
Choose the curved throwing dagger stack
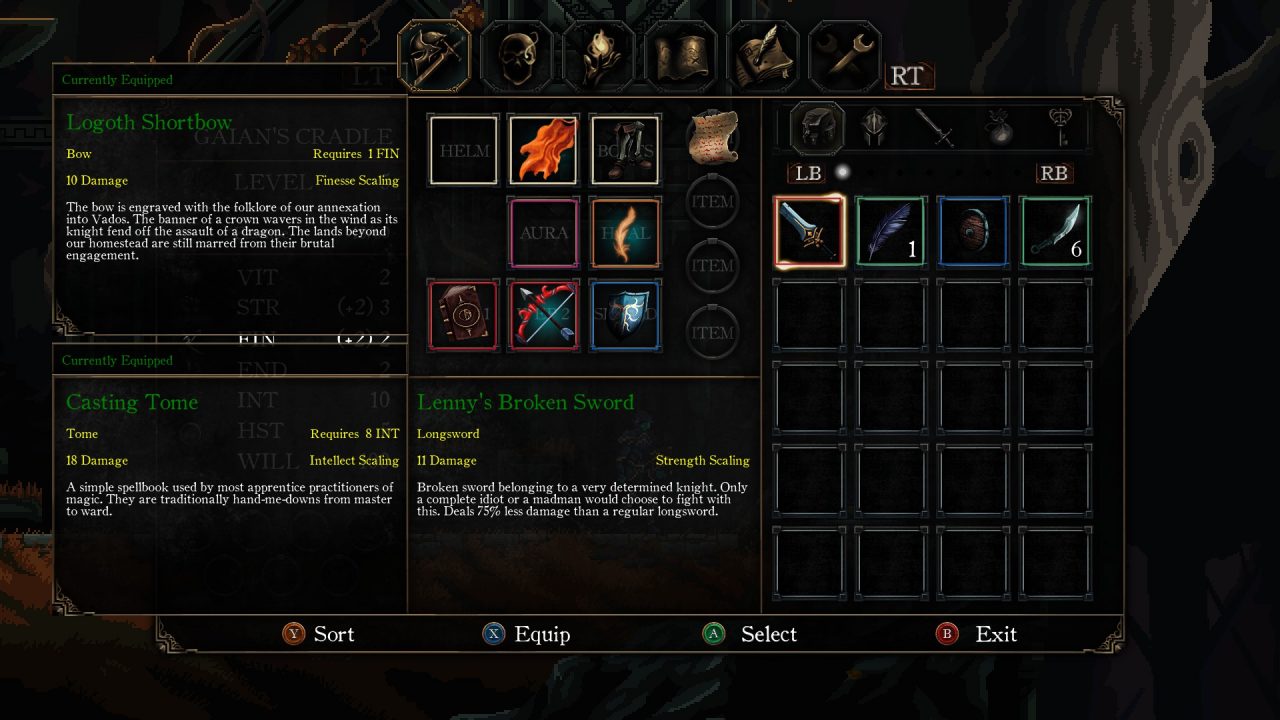pos(1055,232)
